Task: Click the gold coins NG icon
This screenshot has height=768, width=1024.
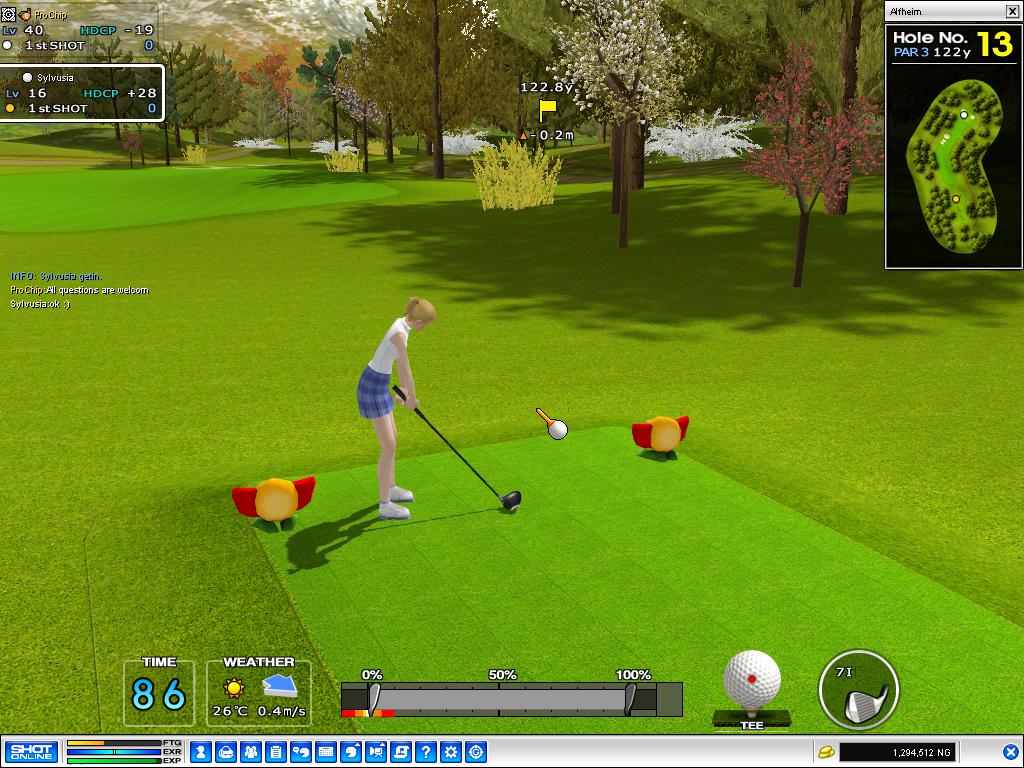Action: click(x=826, y=752)
